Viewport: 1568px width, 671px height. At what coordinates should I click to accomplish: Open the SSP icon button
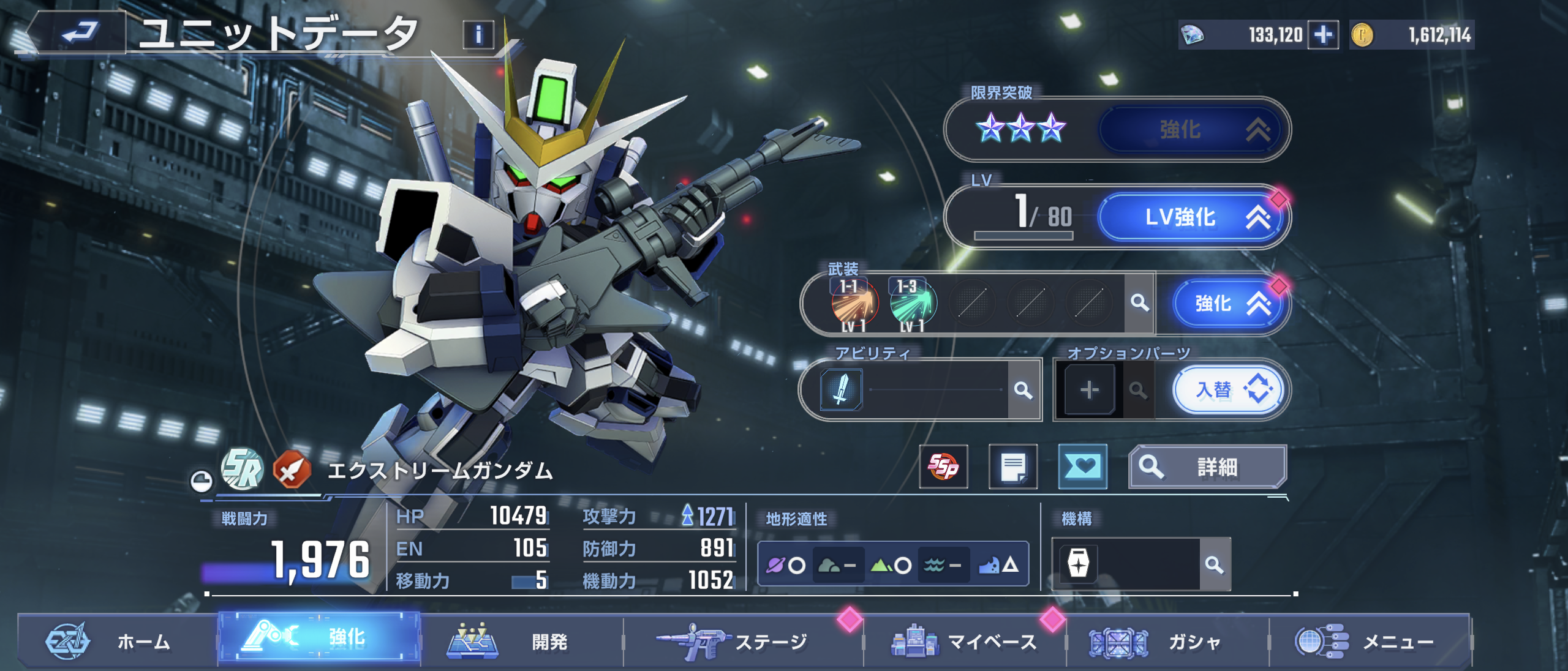tap(943, 467)
